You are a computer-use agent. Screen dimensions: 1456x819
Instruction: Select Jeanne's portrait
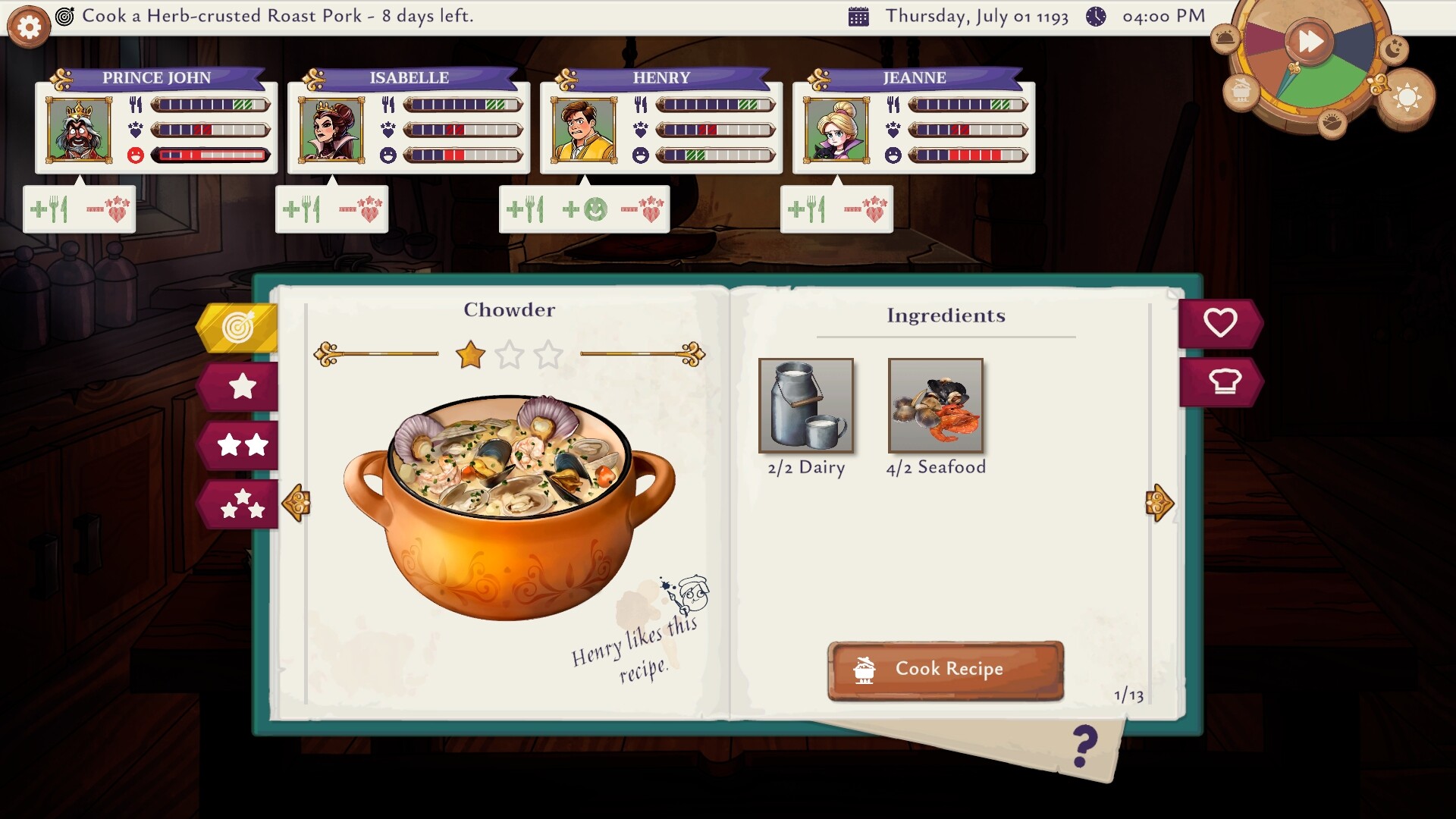[836, 130]
